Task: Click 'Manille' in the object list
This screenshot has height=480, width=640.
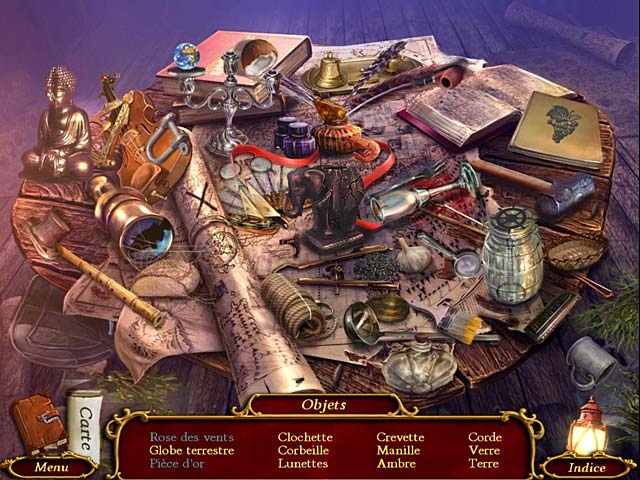Action: coord(398,450)
